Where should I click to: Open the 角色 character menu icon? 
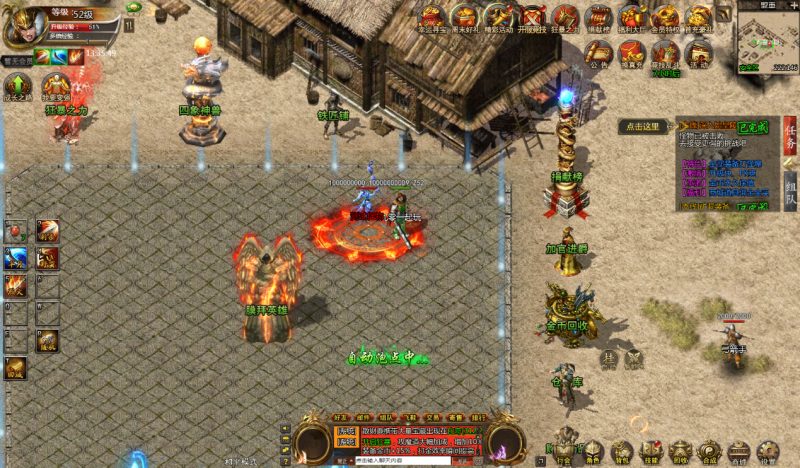click(594, 452)
